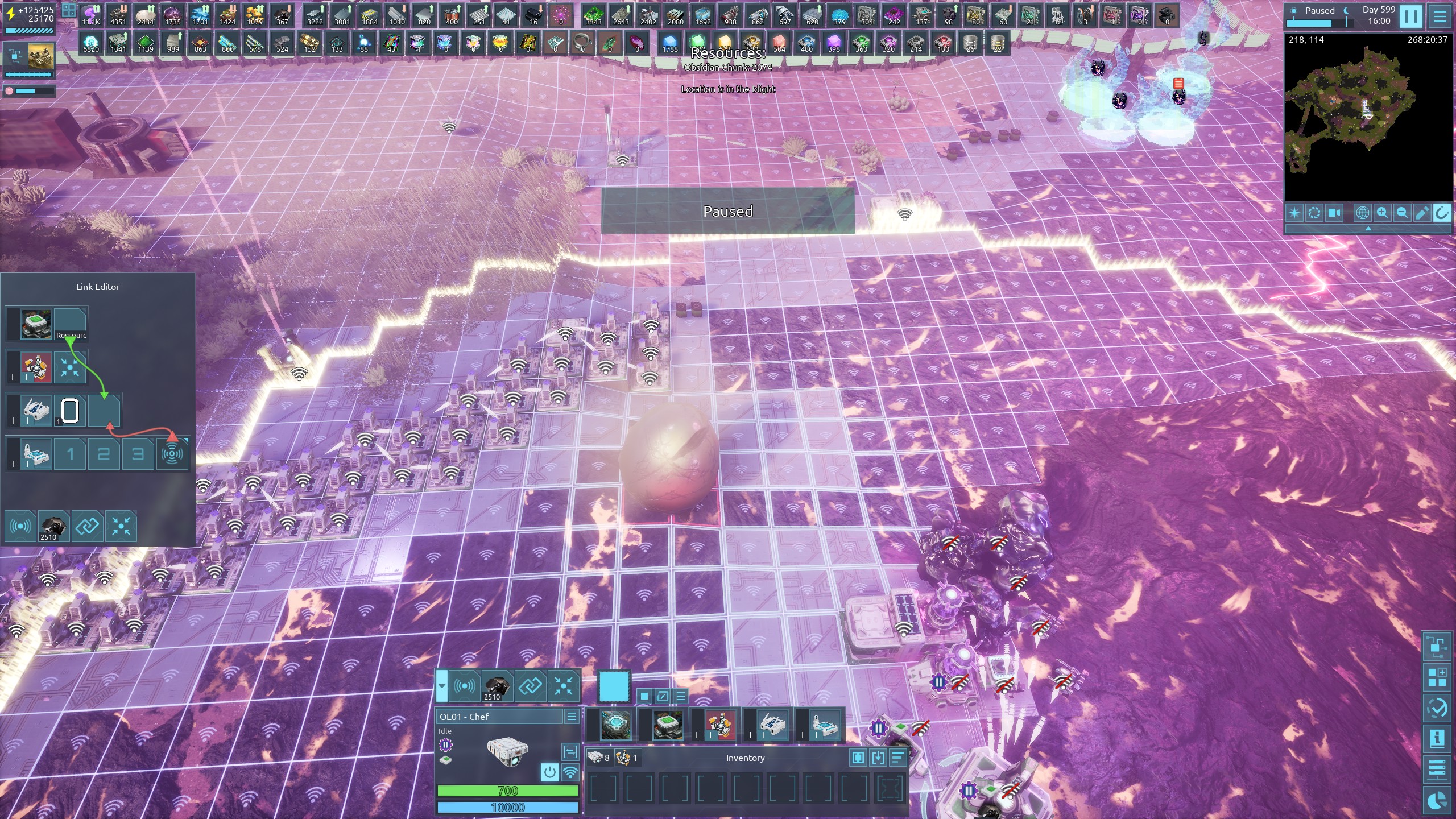Viewport: 1456px width, 819px height.
Task: Expand the dropdown arrow left of the unit registers
Action: [x=442, y=686]
